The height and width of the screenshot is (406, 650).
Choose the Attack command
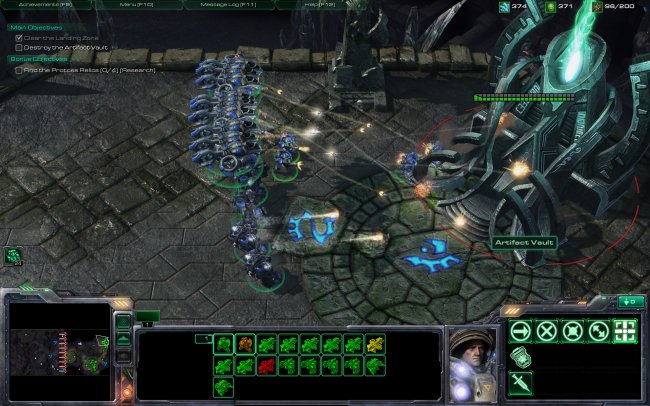coord(625,331)
